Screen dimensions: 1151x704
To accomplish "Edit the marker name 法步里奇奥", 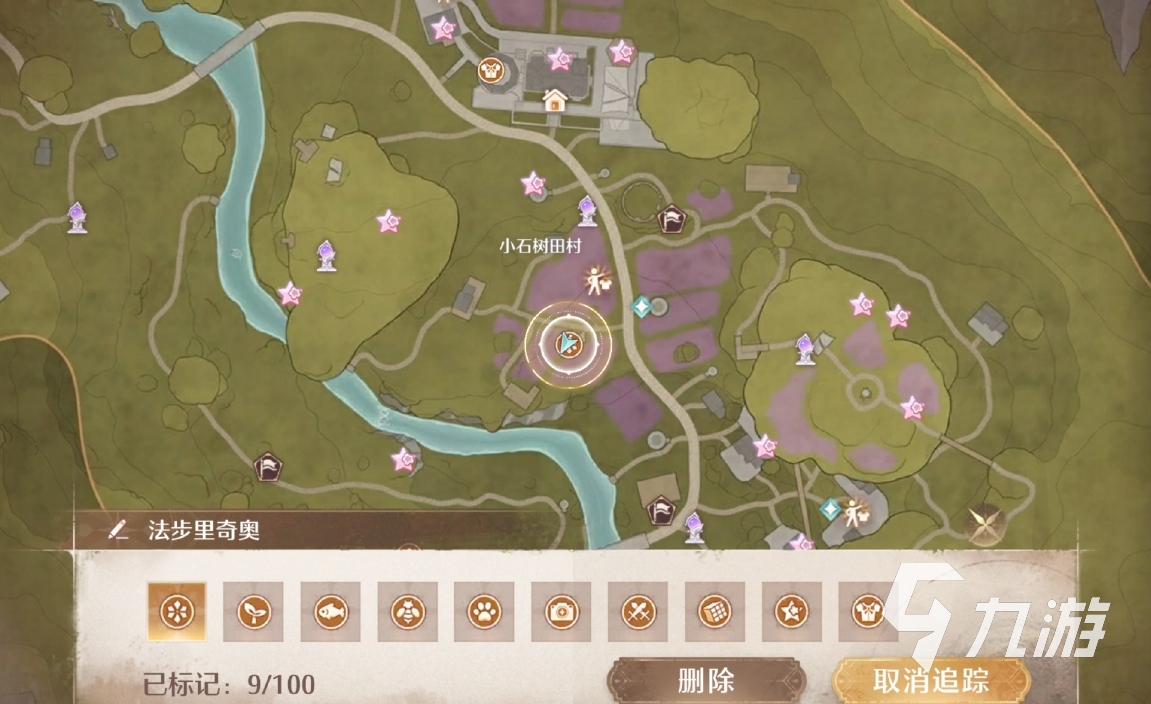I will 120,530.
